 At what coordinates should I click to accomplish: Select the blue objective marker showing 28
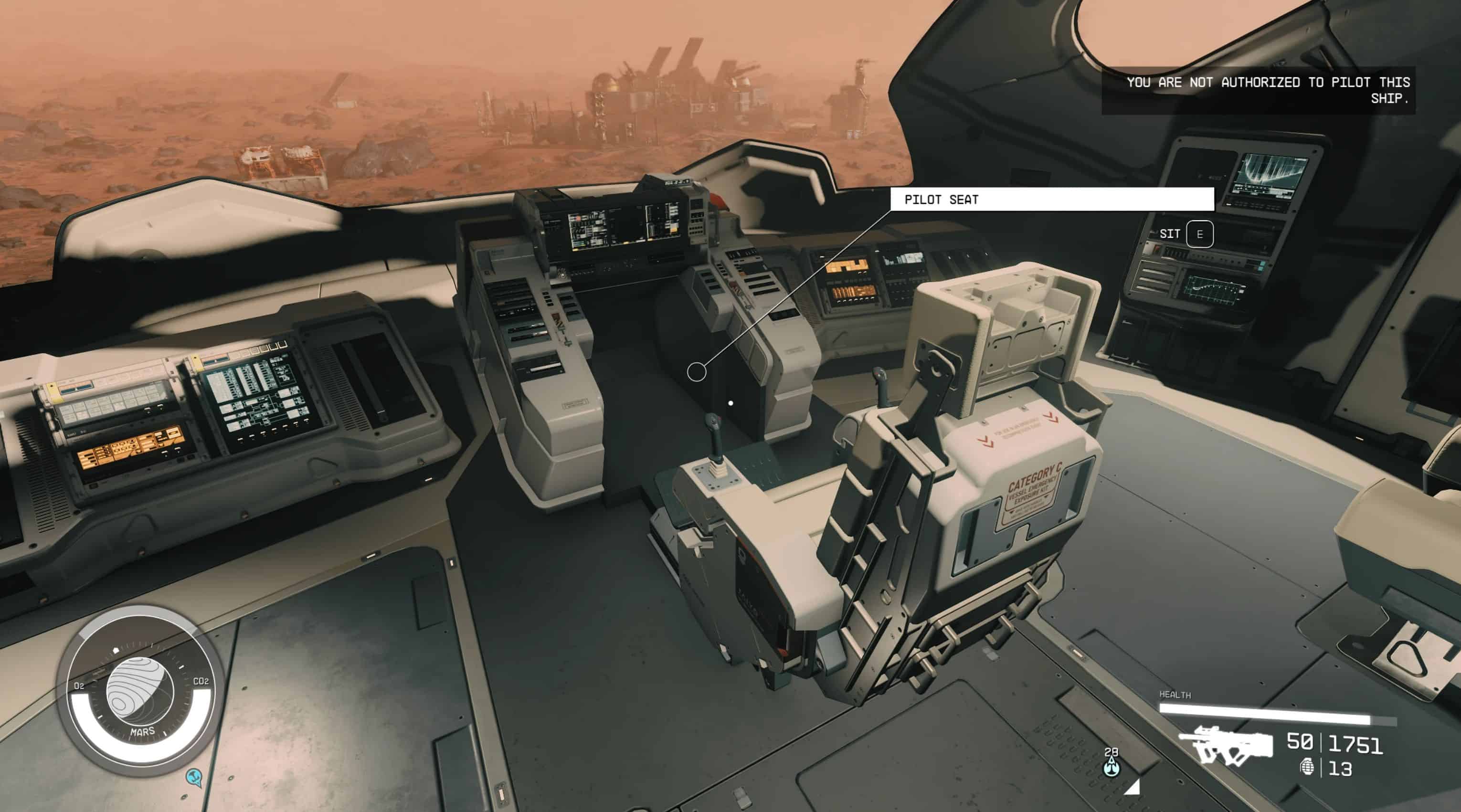click(1112, 766)
